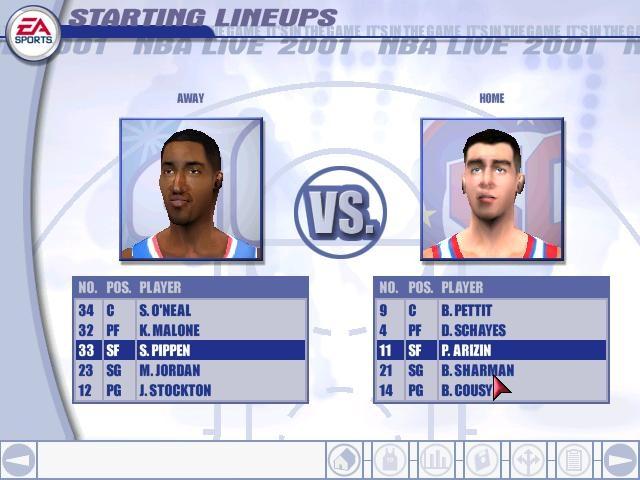Pick B. Sharman at shooting guard
The image size is (640, 480).
(x=491, y=370)
